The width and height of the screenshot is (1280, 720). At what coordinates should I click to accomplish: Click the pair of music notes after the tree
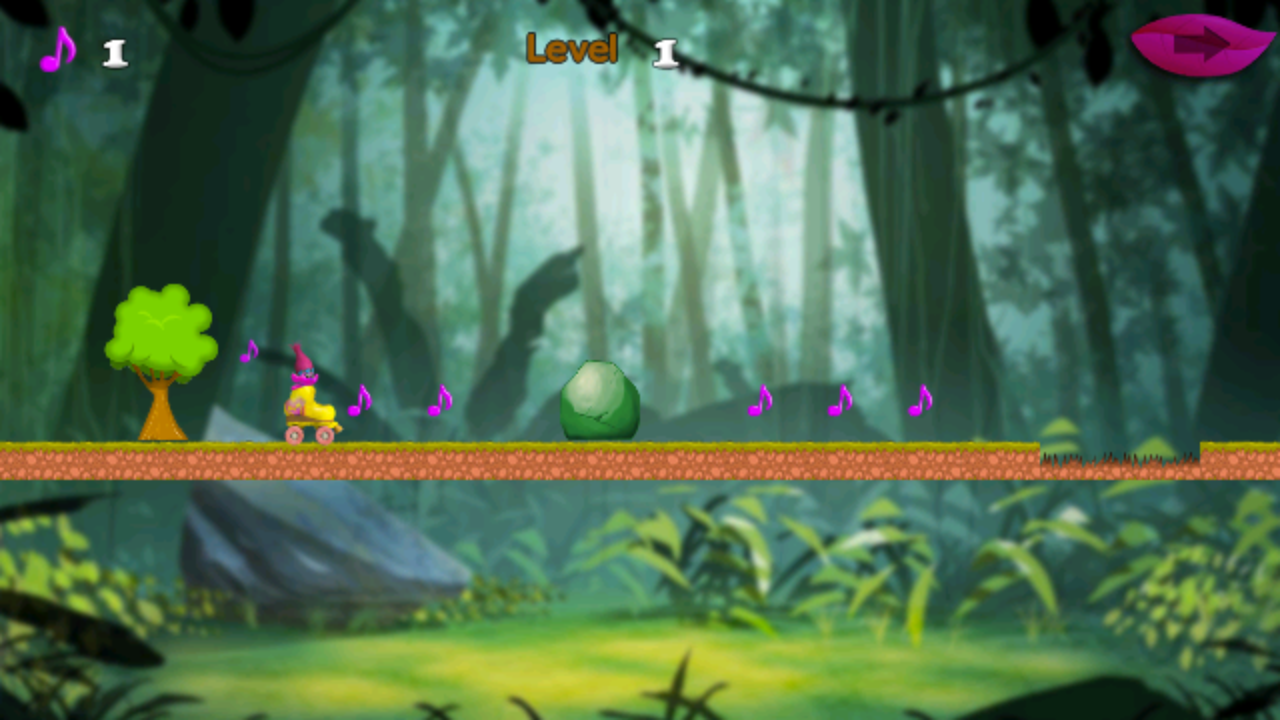point(358,398)
